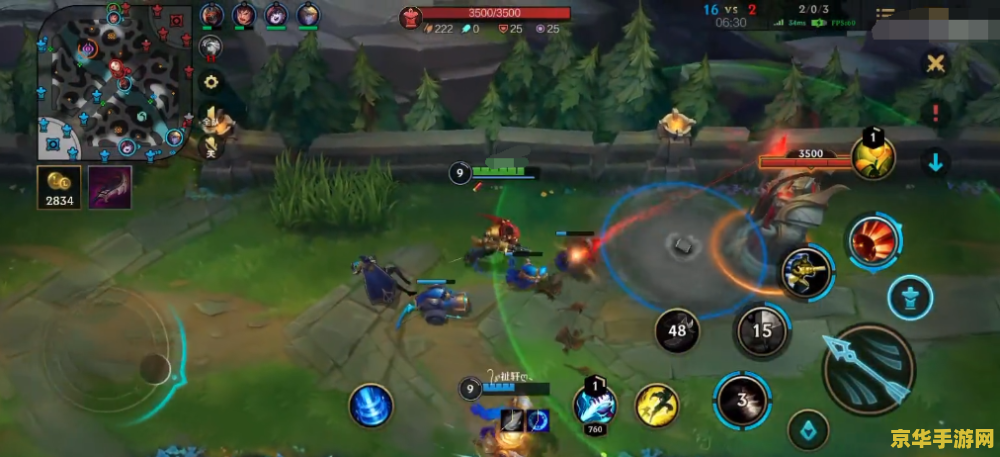
Task: Buy the suggested purple blade item
Action: 109,187
